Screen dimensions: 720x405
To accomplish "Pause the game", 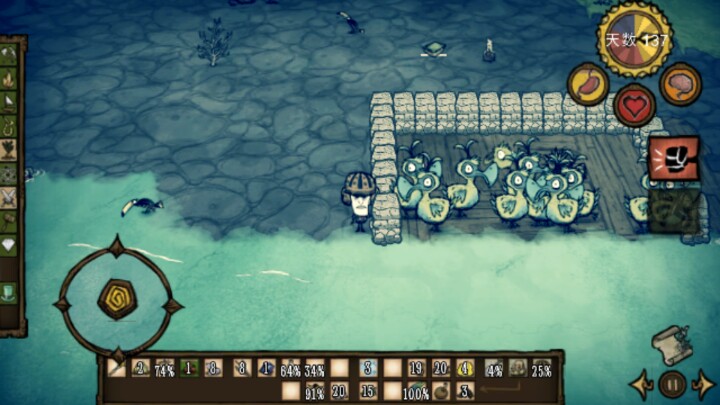I will click(673, 384).
